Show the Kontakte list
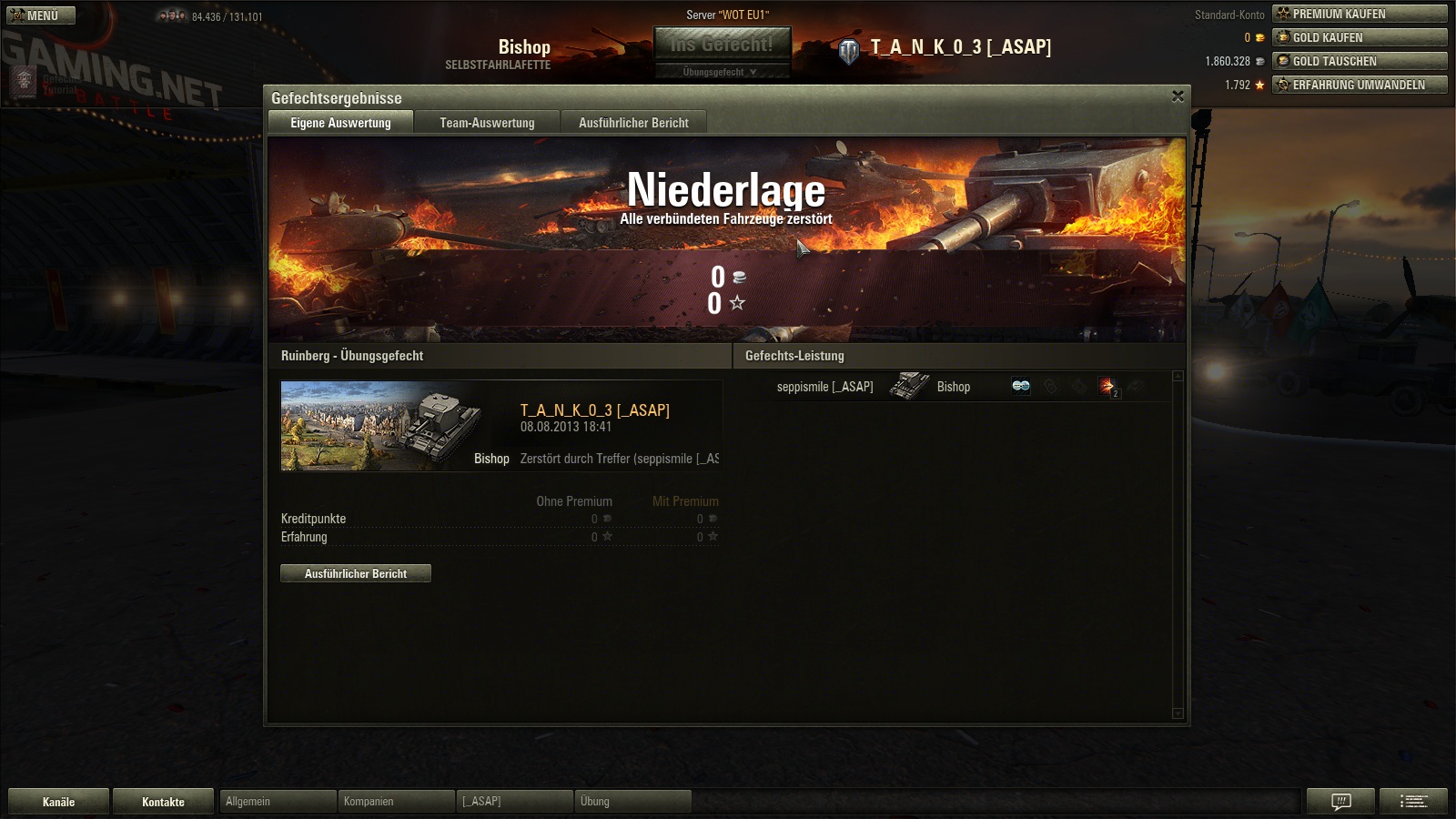Image resolution: width=1456 pixels, height=819 pixels. coord(163,802)
